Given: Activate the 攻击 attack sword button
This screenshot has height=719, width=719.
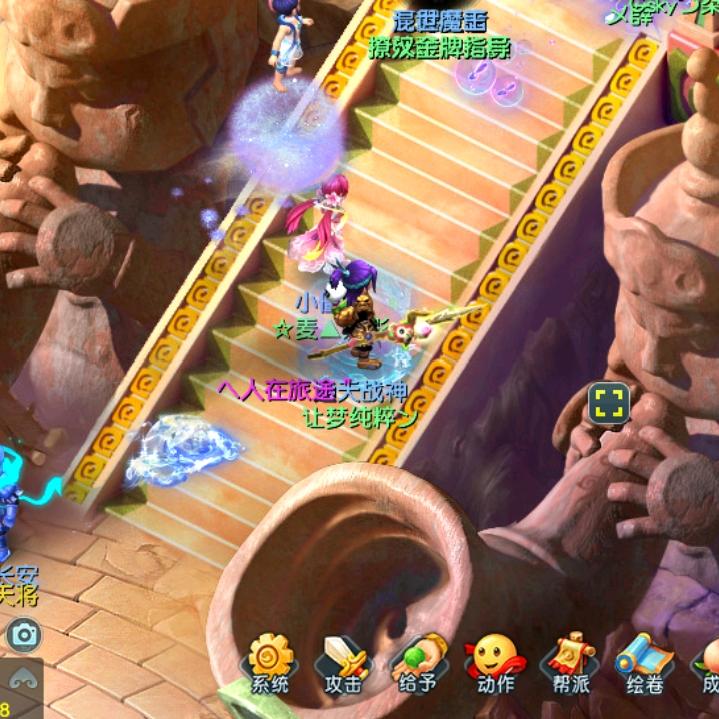Looking at the screenshot, I should pos(343,663).
